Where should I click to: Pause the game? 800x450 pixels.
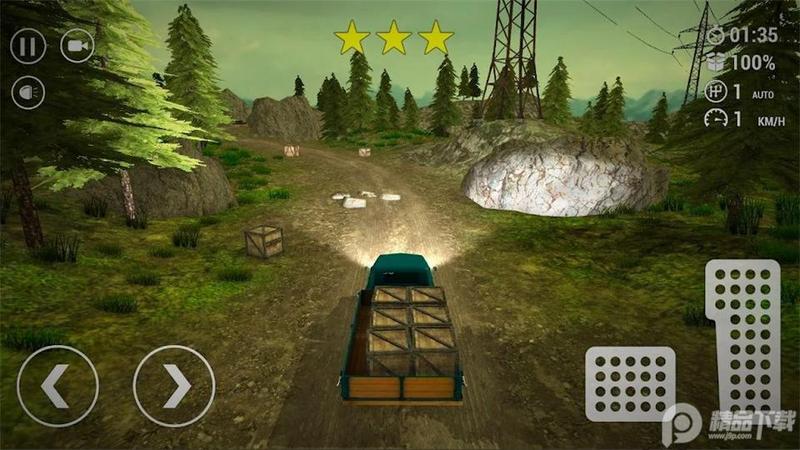(28, 46)
